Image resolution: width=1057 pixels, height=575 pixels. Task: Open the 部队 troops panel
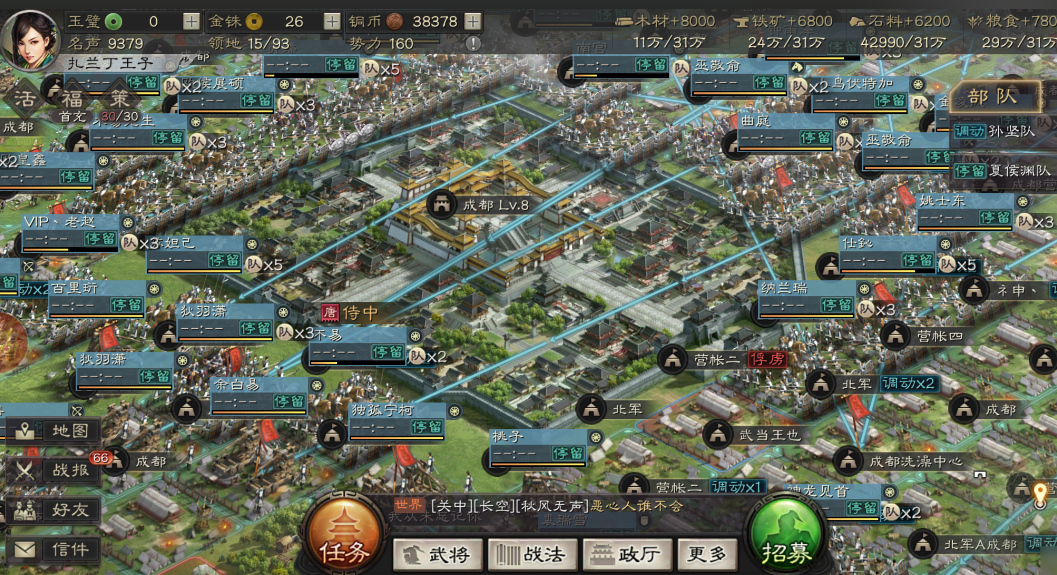pos(991,97)
